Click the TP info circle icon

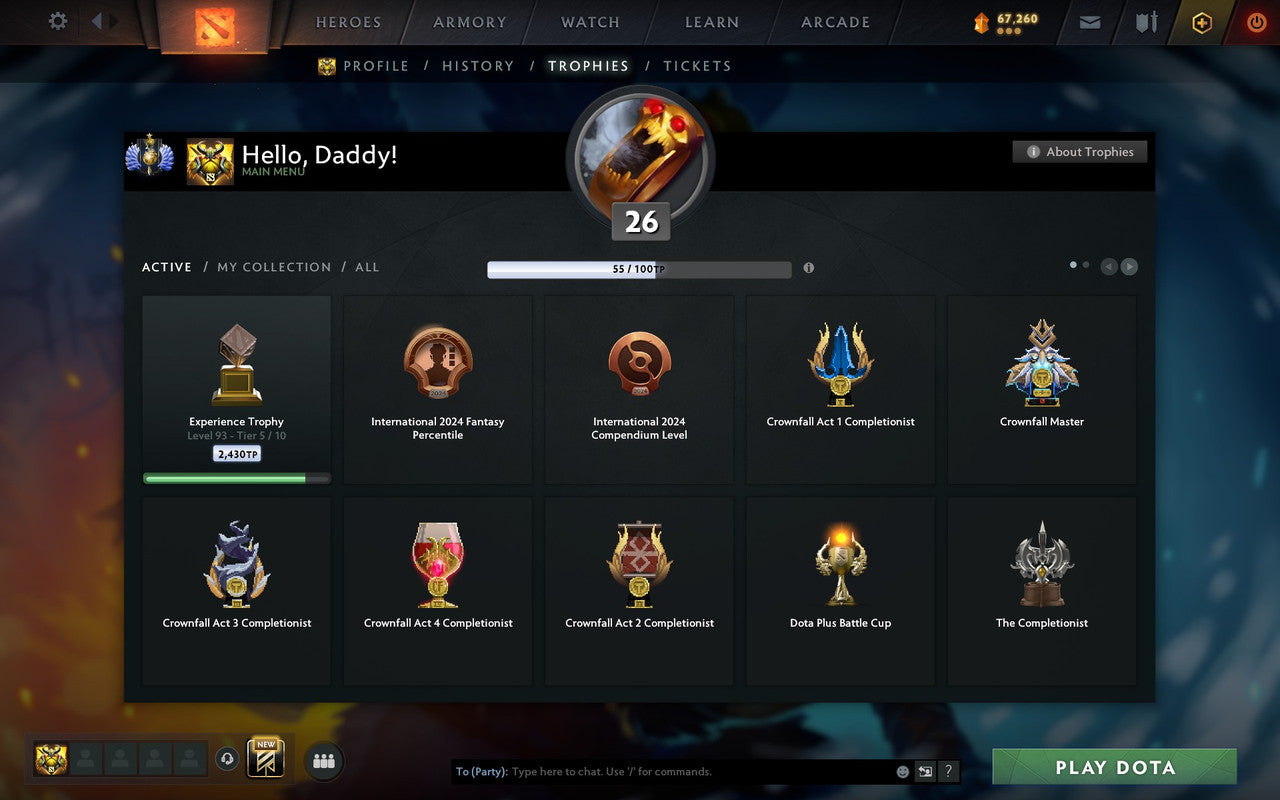[809, 268]
